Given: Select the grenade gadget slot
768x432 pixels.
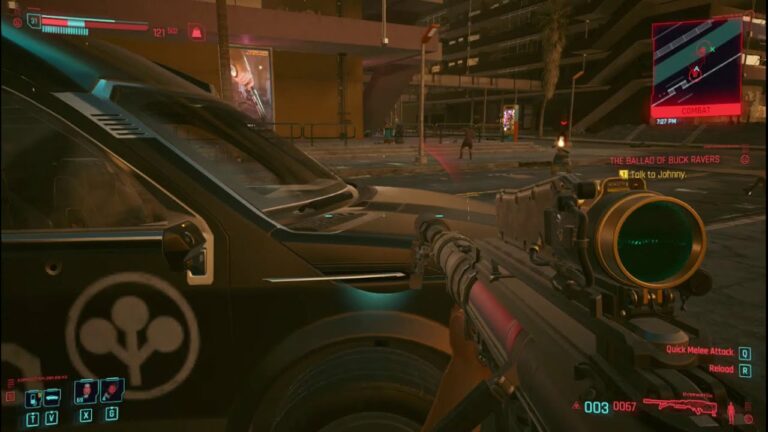Looking at the screenshot, I should click(x=111, y=390).
